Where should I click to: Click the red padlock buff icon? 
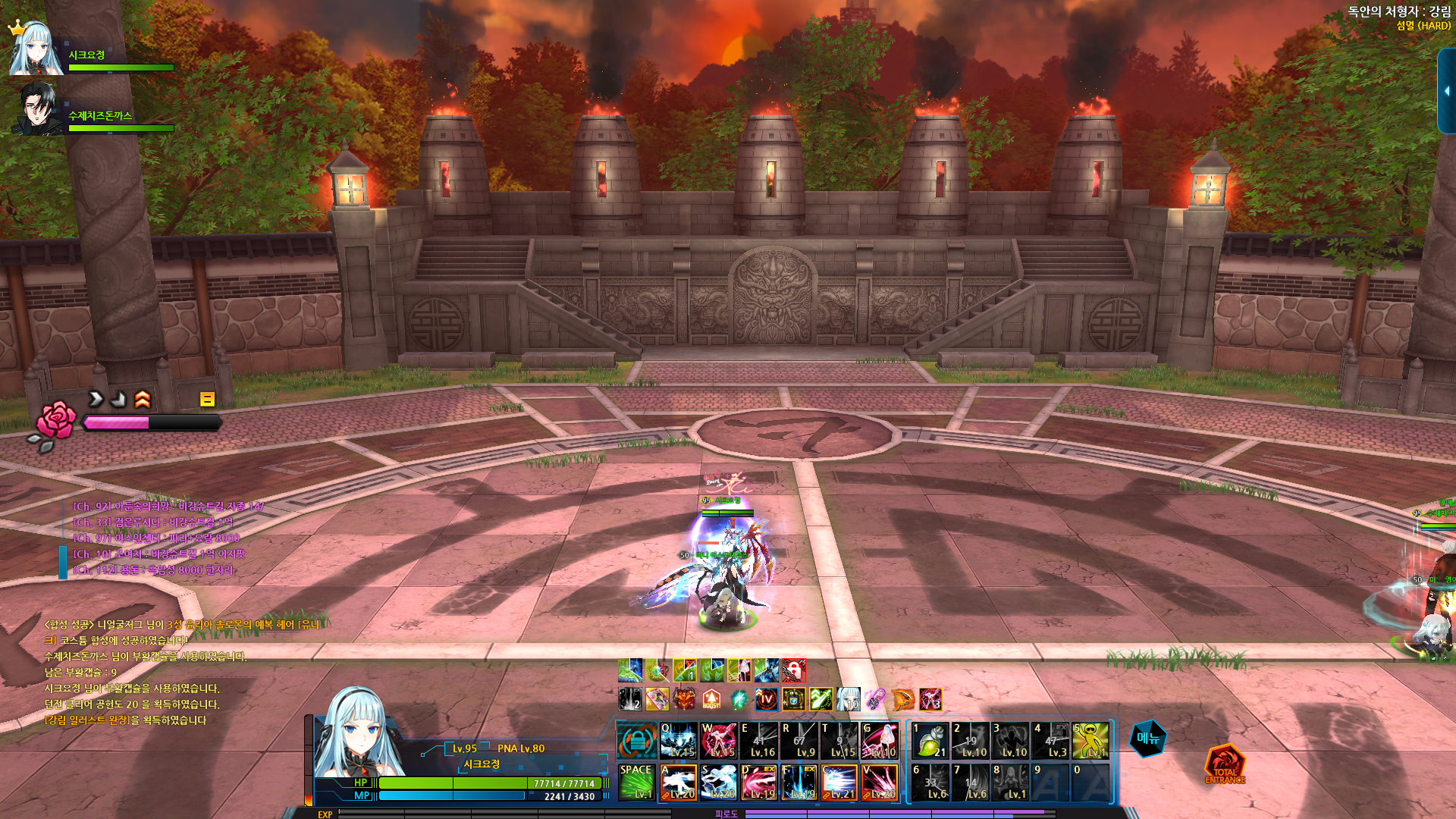tap(793, 670)
